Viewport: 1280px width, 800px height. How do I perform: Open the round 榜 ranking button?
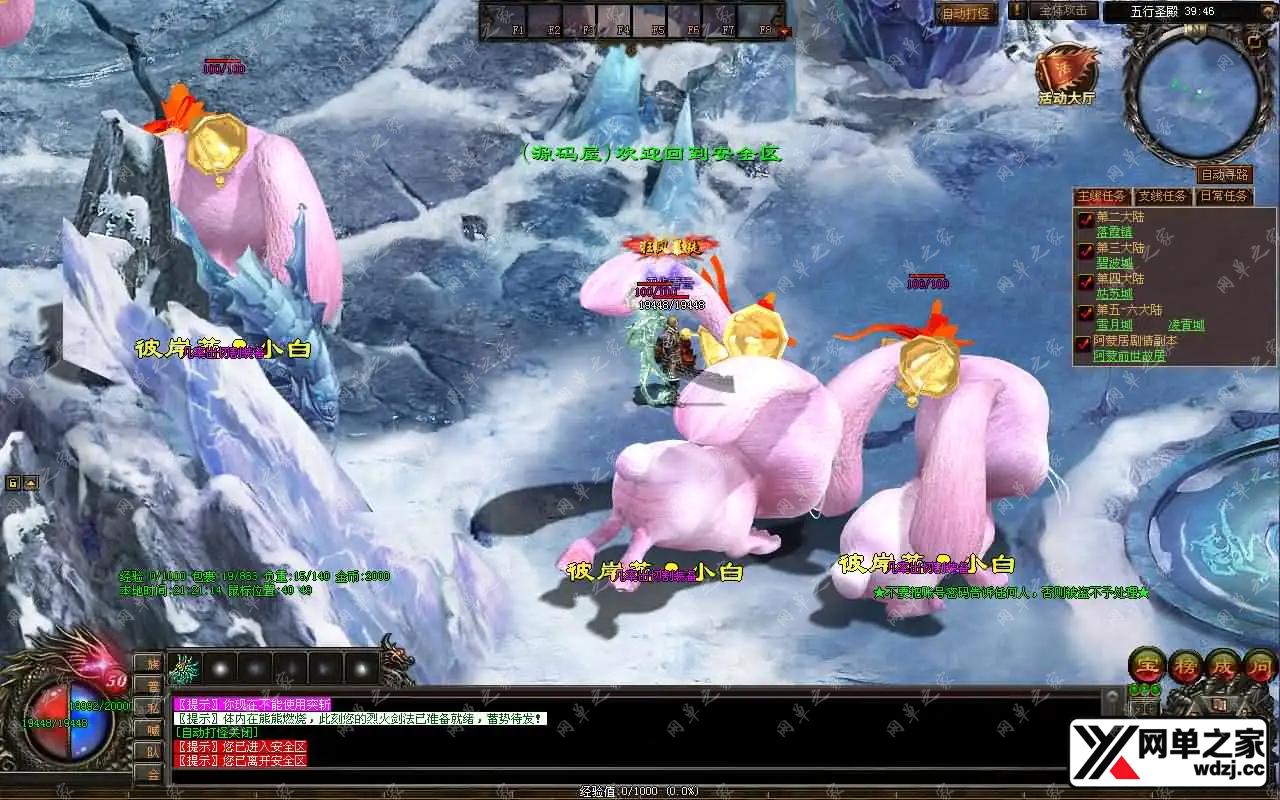(x=1185, y=665)
